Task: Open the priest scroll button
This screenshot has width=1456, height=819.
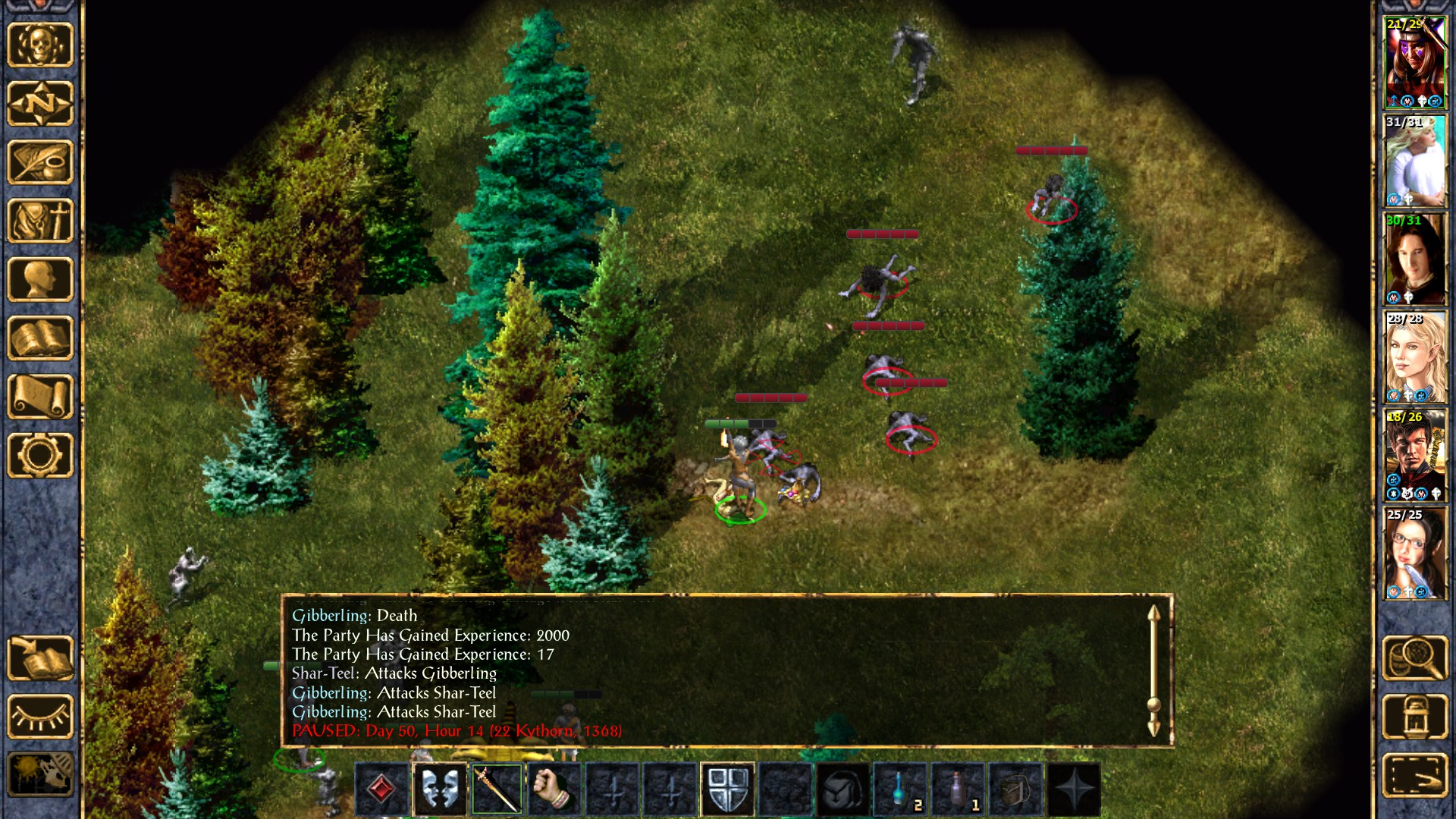Action: point(40,397)
